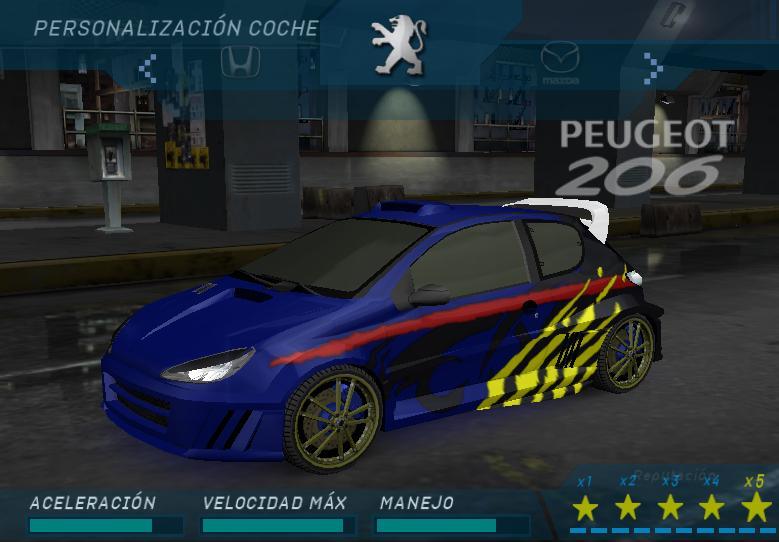Select the Mazda logo
This screenshot has height=542, width=779.
(x=560, y=60)
